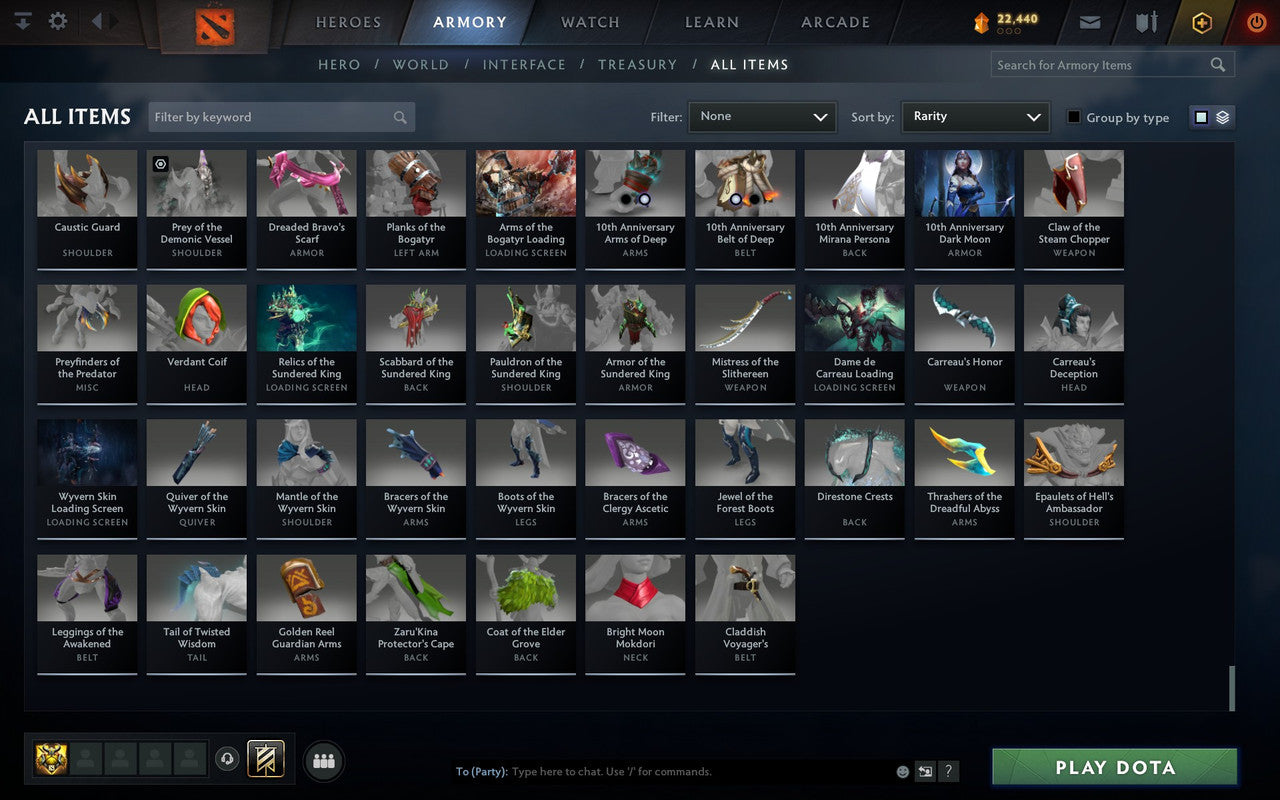Viewport: 1280px width, 800px height.
Task: Open the settings gear icon
Action: click(57, 20)
